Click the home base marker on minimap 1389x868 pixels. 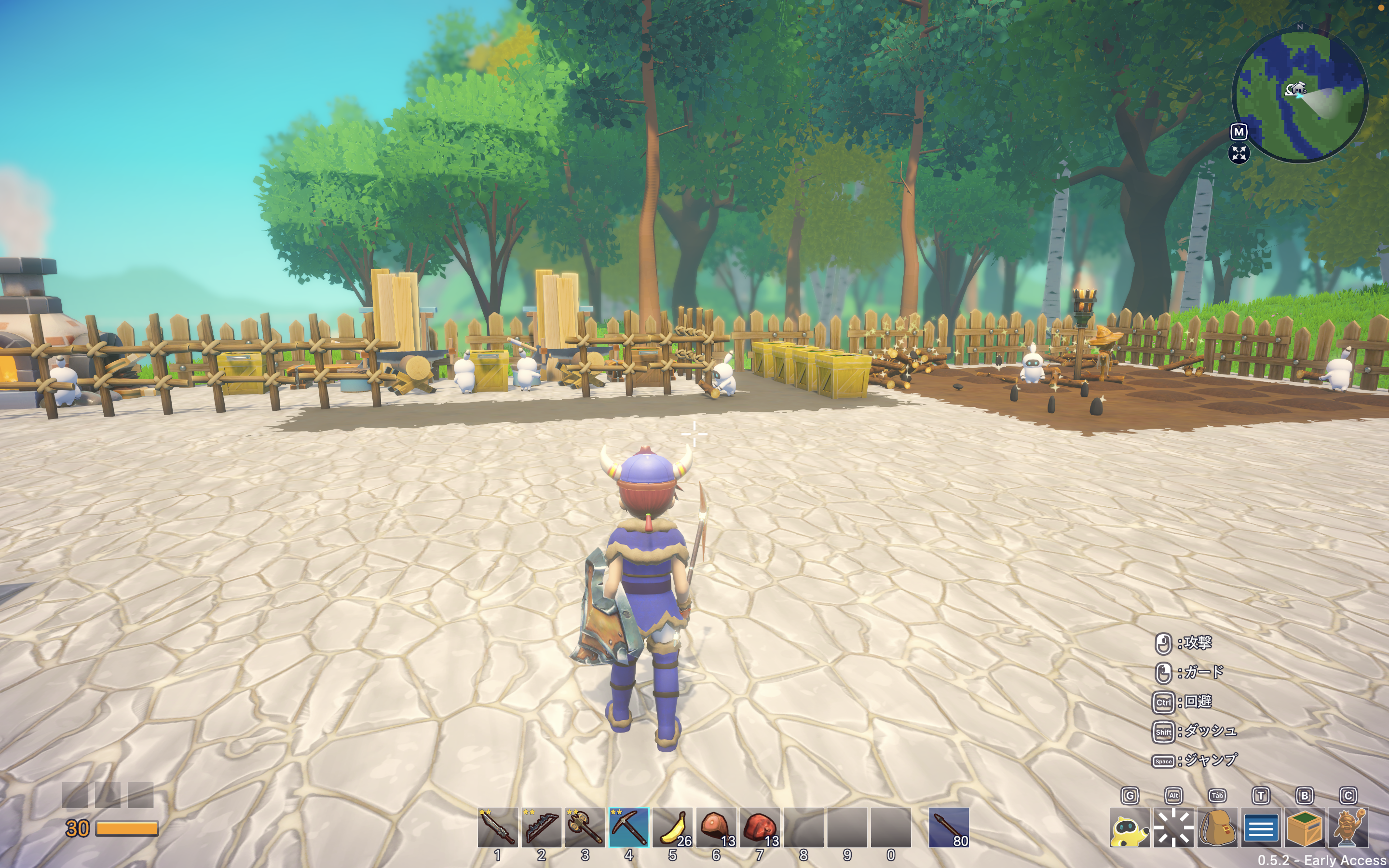[1295, 89]
